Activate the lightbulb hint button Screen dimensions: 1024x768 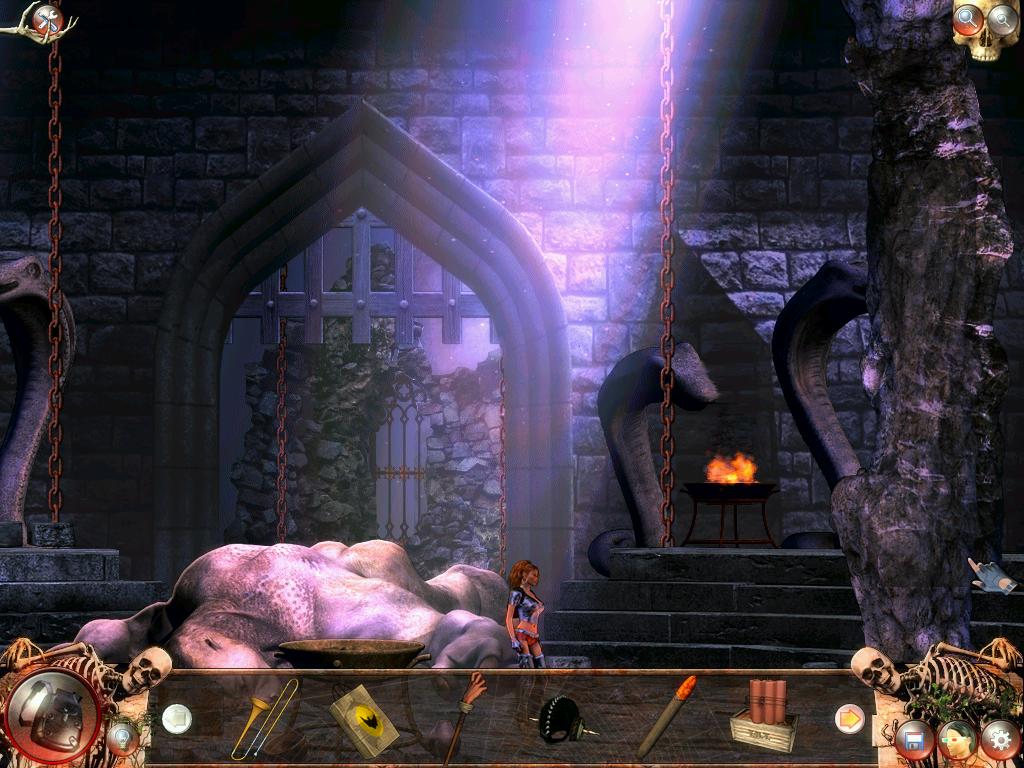point(123,738)
